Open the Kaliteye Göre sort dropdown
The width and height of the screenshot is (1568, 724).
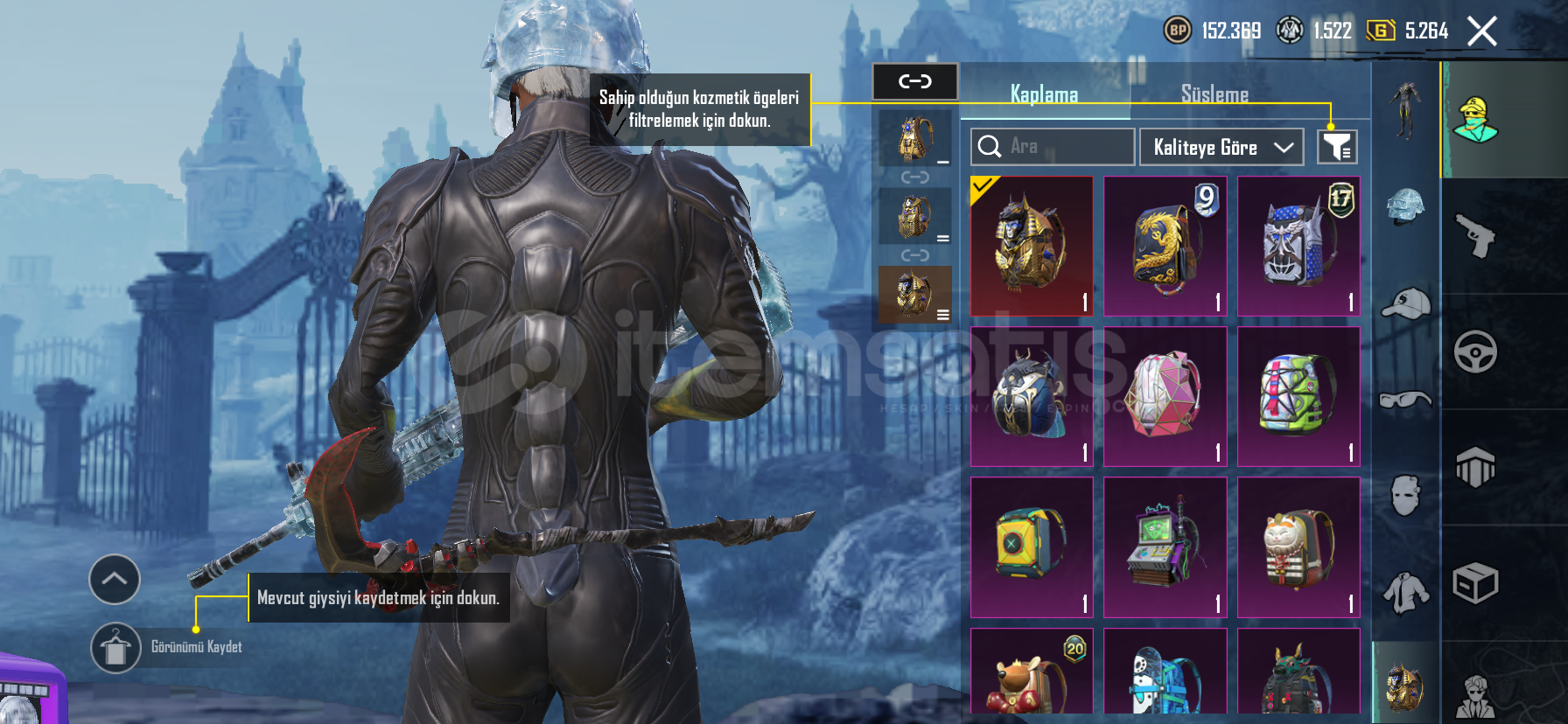click(1221, 147)
